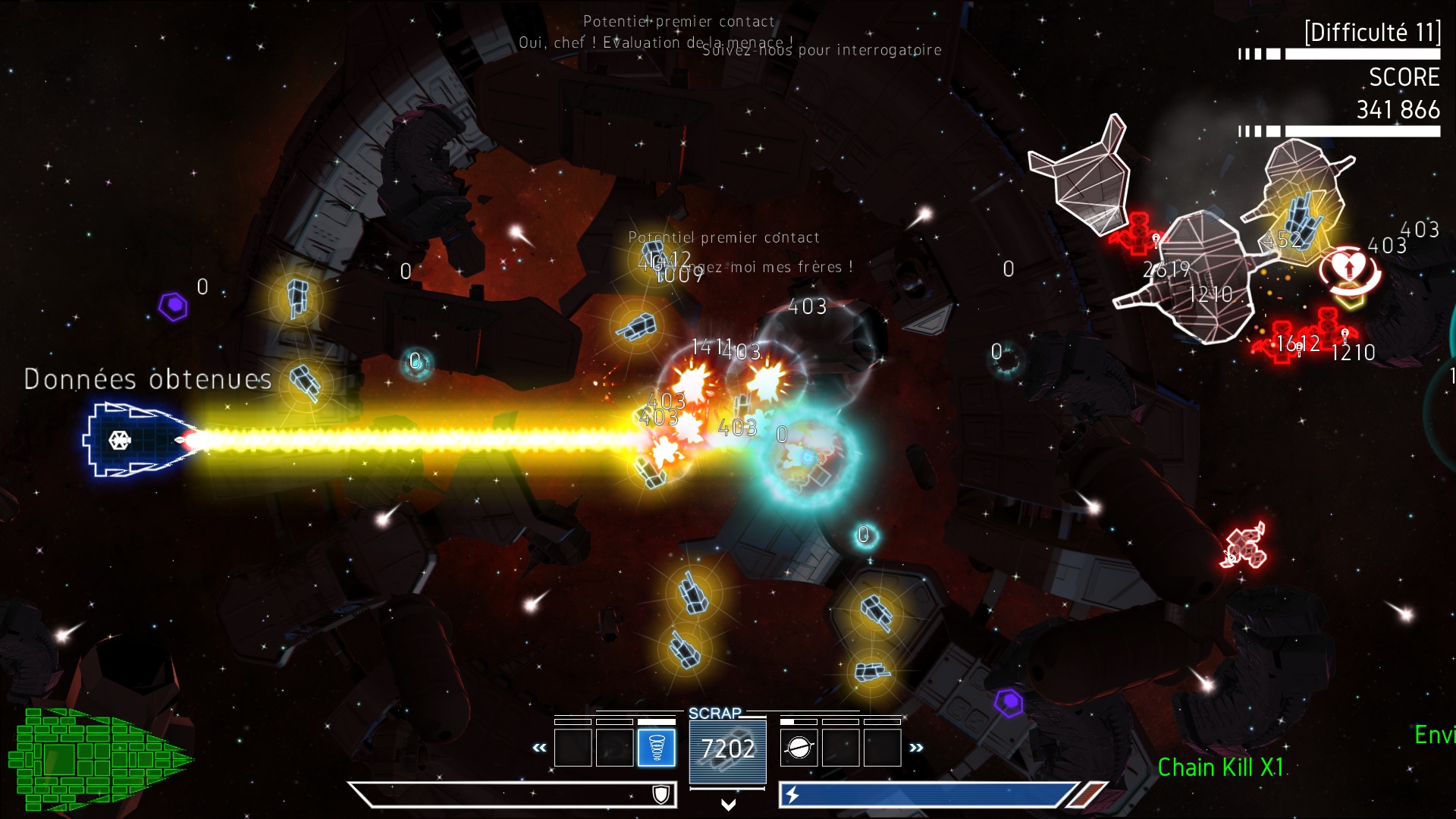Screen dimensions: 1456x819
Task: Open the SCRAP panel header label
Action: (x=714, y=713)
